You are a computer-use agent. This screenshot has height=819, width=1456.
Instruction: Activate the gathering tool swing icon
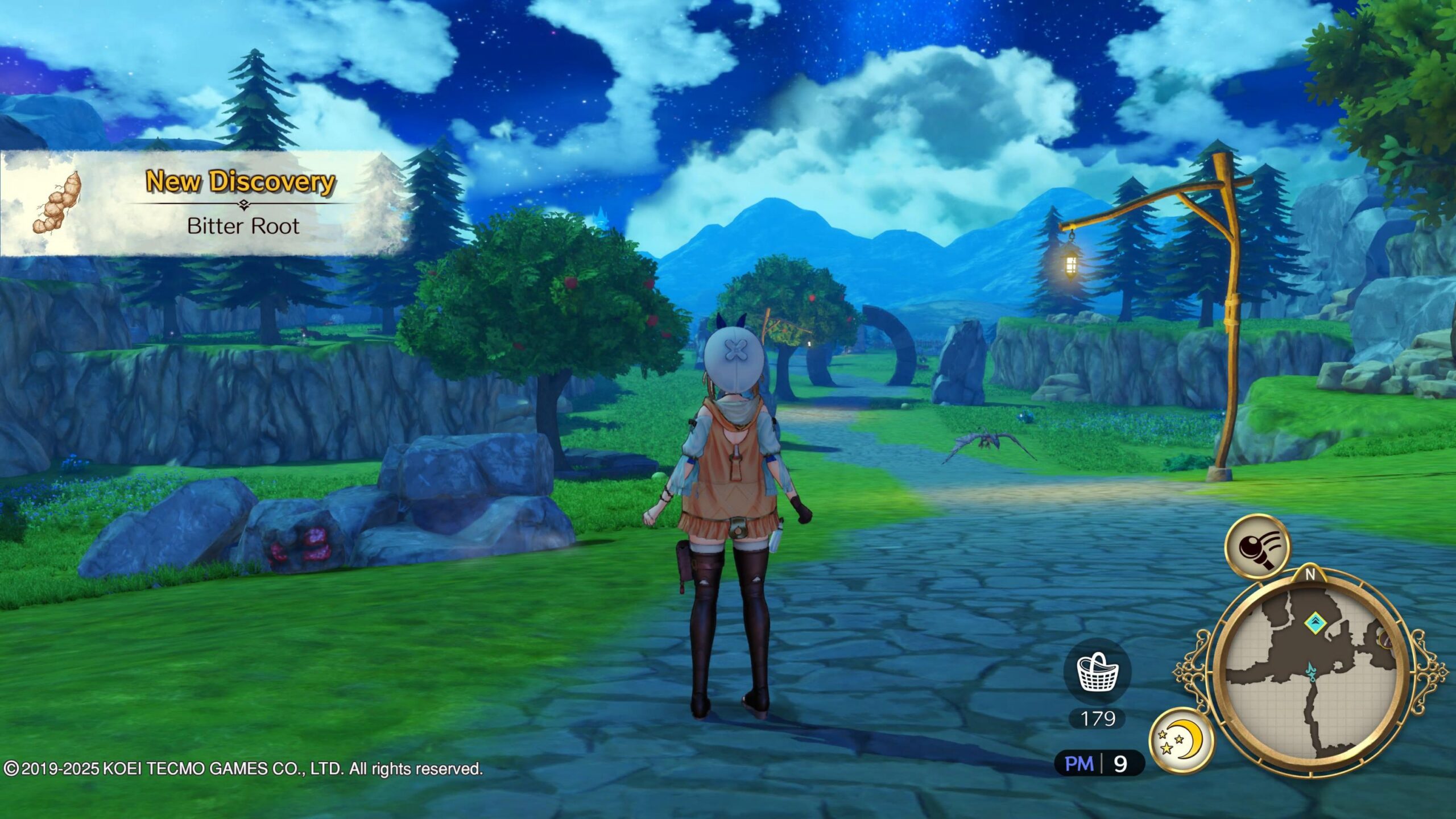(1258, 547)
